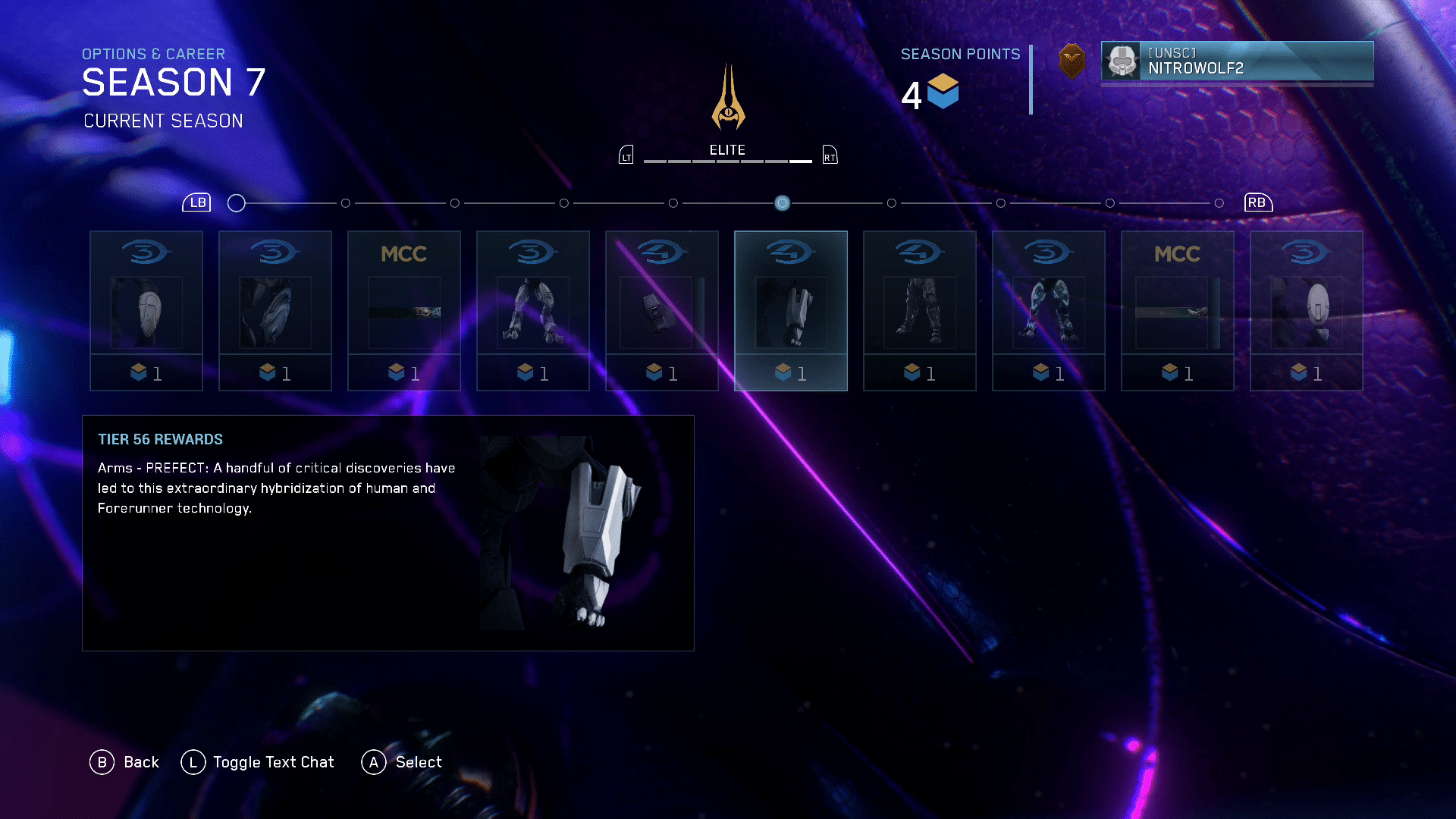Pick the Halo 3 grey-purple leg armor tile
The image size is (1456, 819).
point(532,310)
